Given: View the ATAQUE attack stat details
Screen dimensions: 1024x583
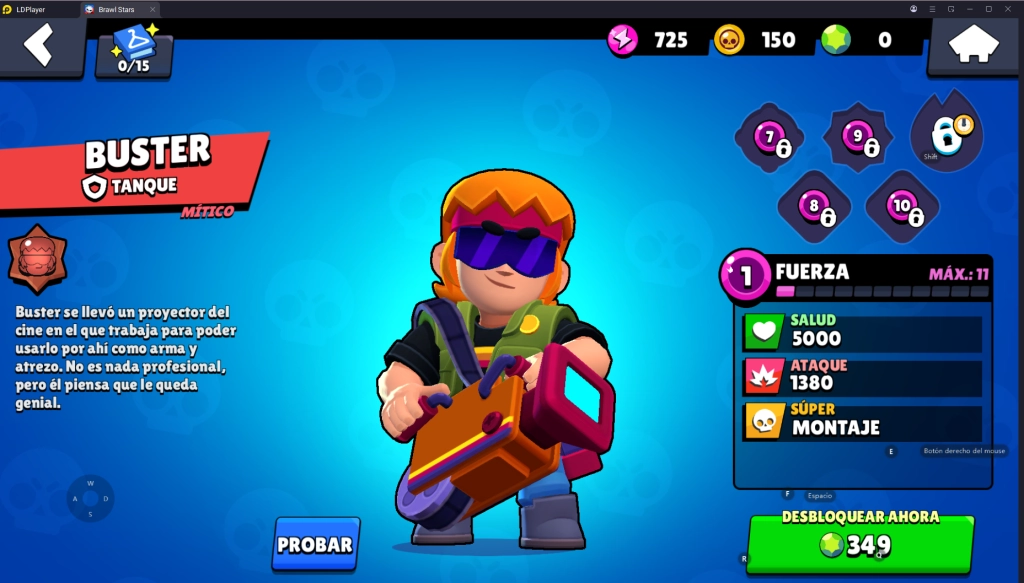Looking at the screenshot, I should (862, 376).
